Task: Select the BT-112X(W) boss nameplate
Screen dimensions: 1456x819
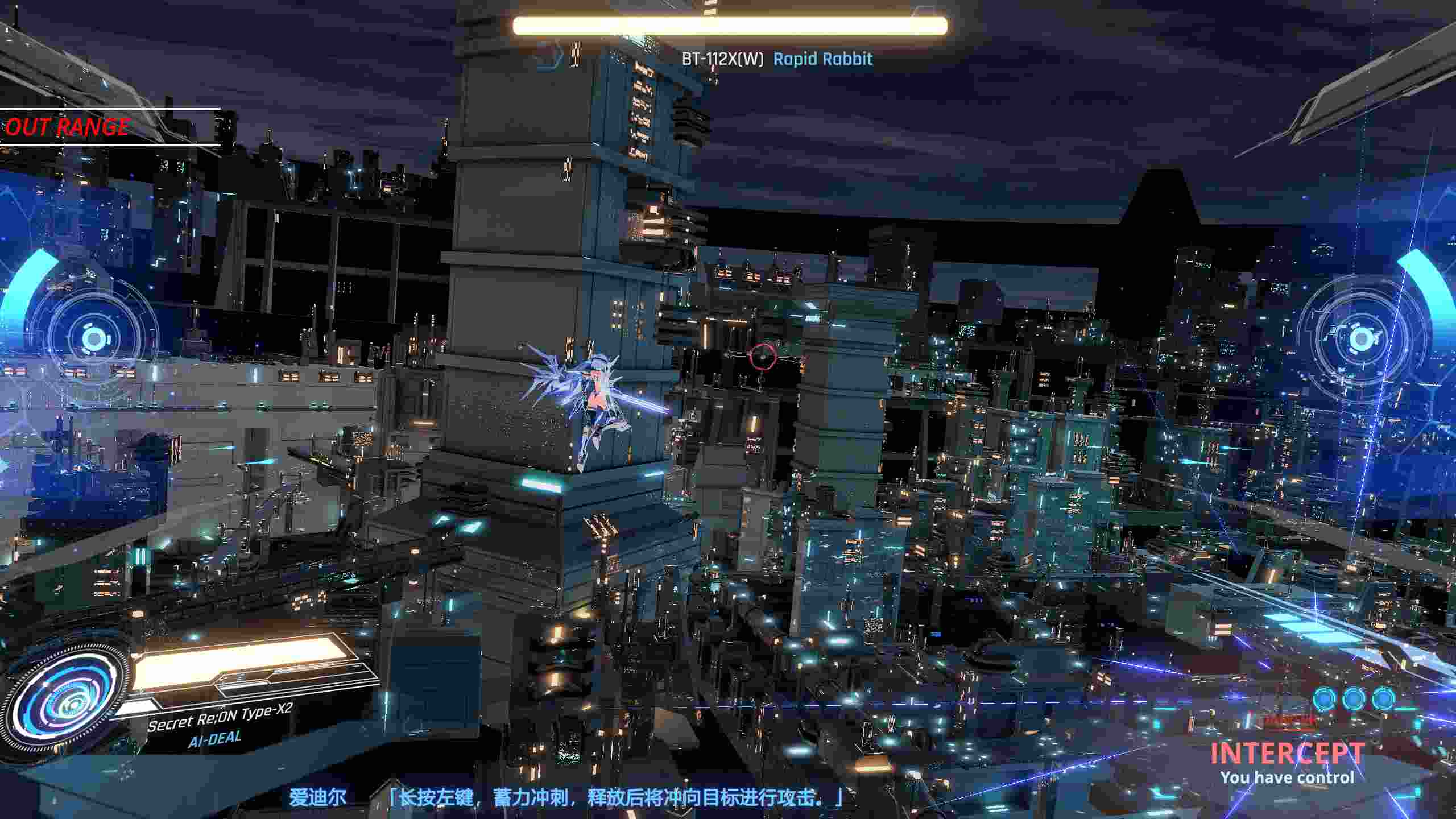Action: [722, 59]
